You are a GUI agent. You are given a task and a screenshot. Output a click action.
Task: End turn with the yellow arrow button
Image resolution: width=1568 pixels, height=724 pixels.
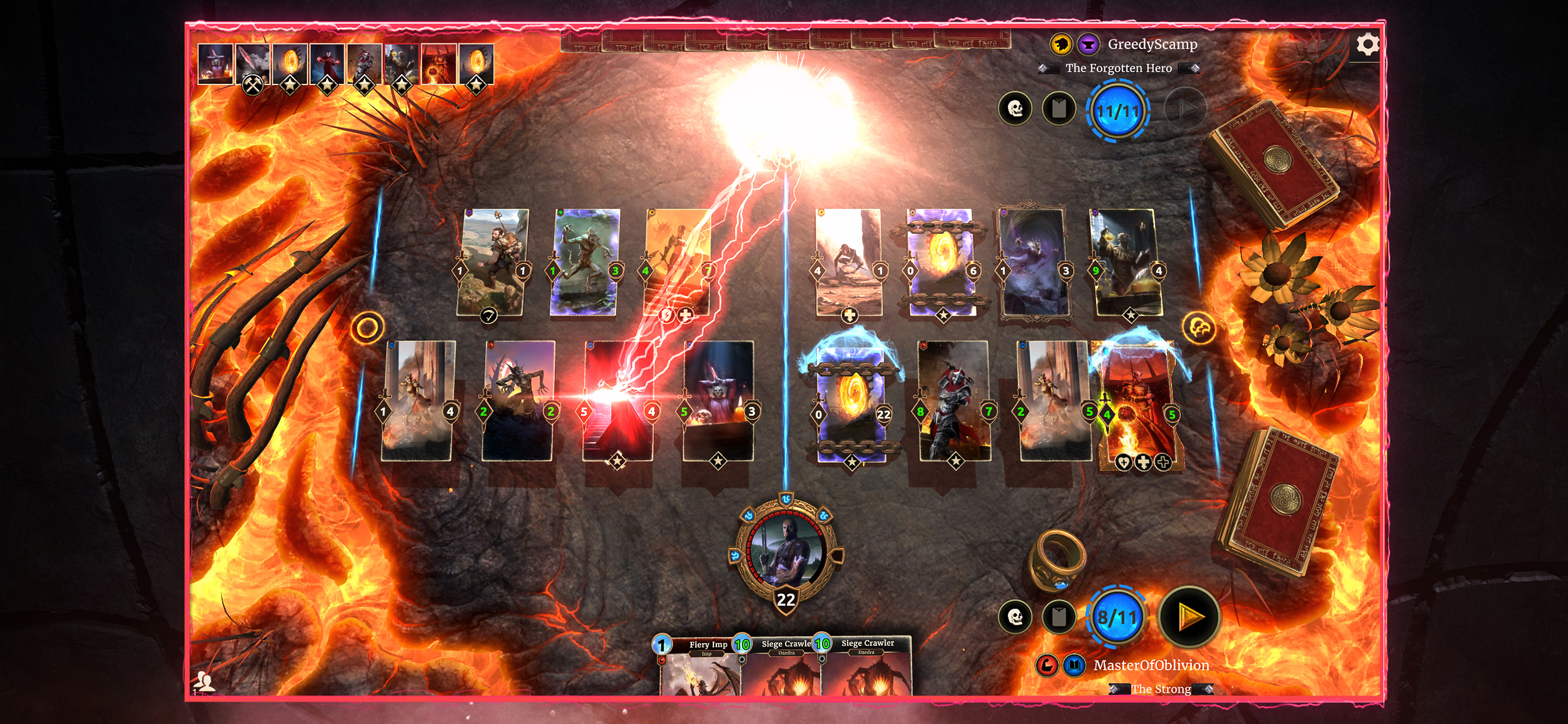pos(1189,617)
